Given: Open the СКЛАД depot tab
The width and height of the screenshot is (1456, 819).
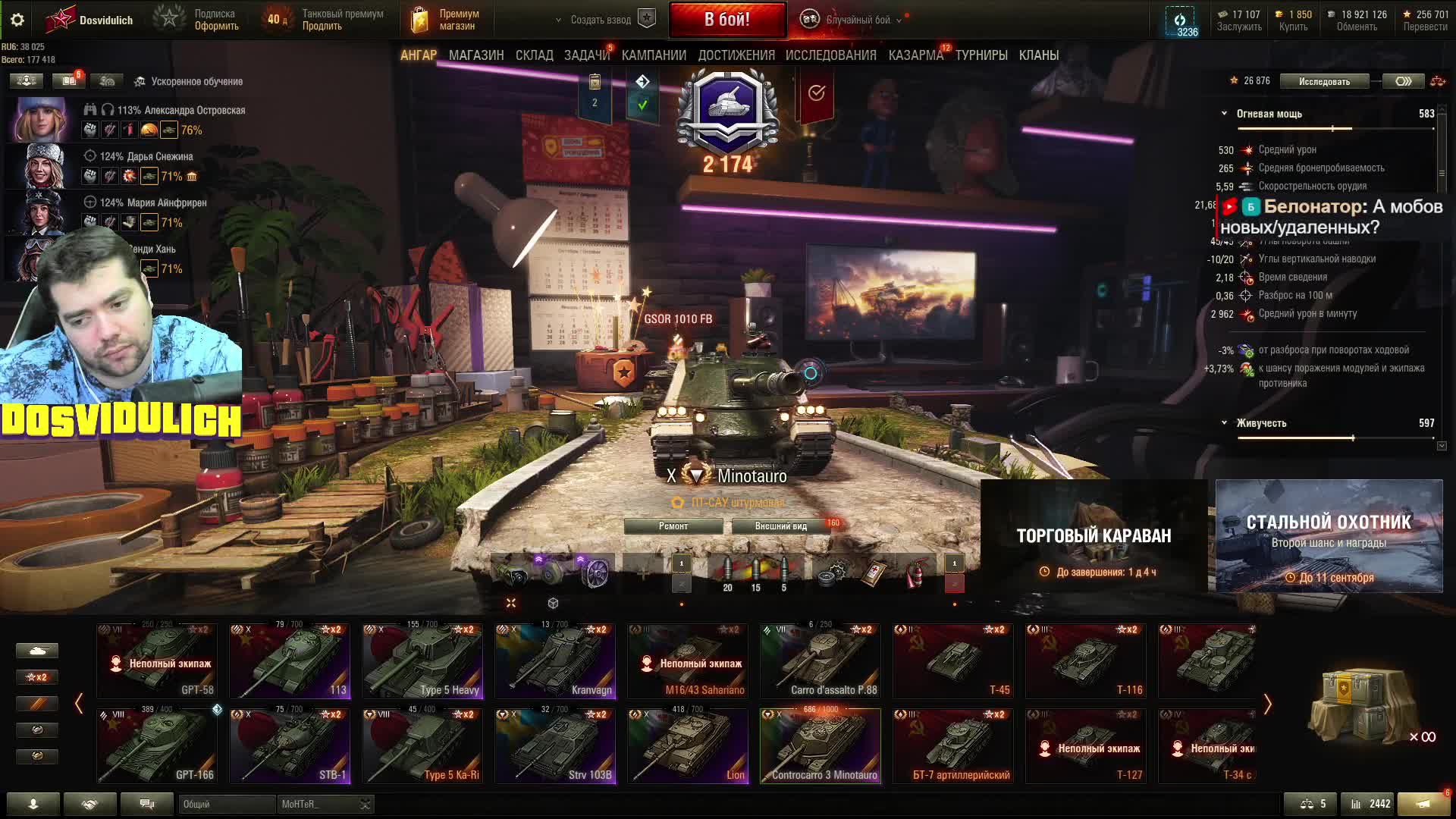Looking at the screenshot, I should (534, 55).
